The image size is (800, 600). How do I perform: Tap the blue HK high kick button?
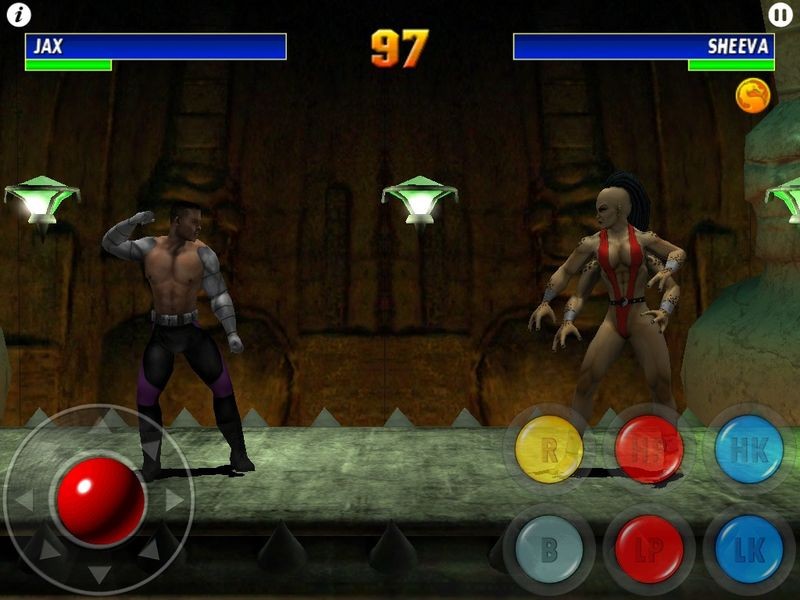coord(749,449)
